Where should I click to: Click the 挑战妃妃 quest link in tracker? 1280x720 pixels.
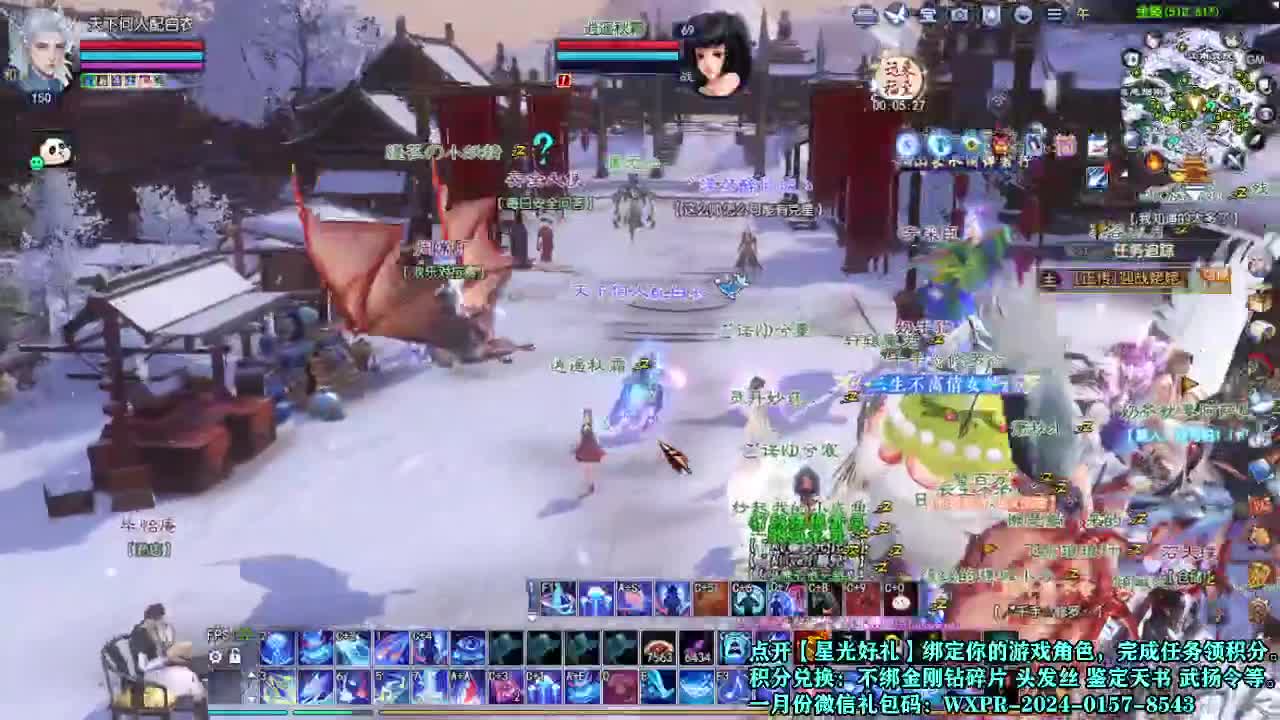tap(1129, 278)
